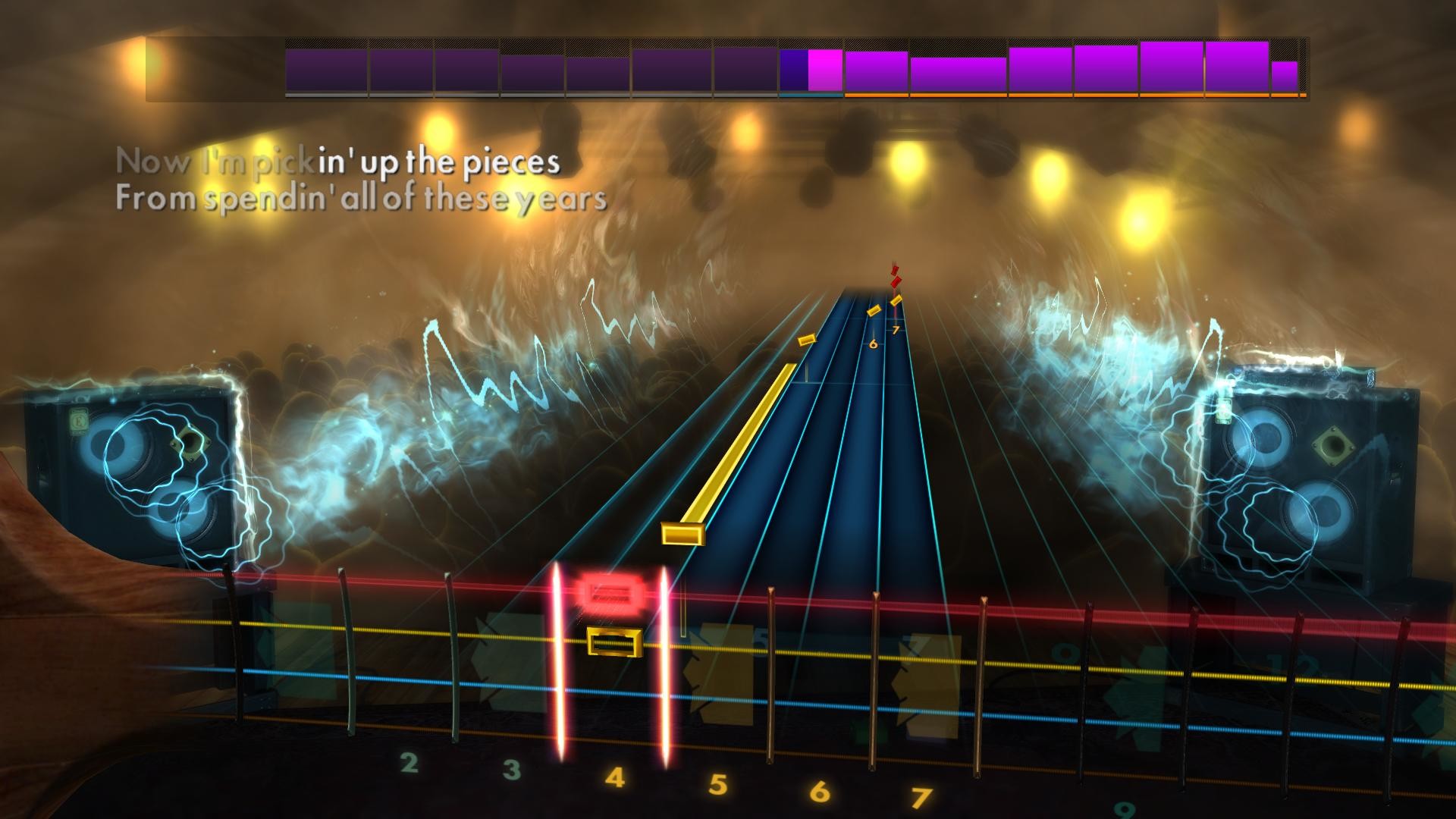This screenshot has height=819, width=1456.
Task: Click the dark blue segment in the song timeline
Action: (x=792, y=68)
